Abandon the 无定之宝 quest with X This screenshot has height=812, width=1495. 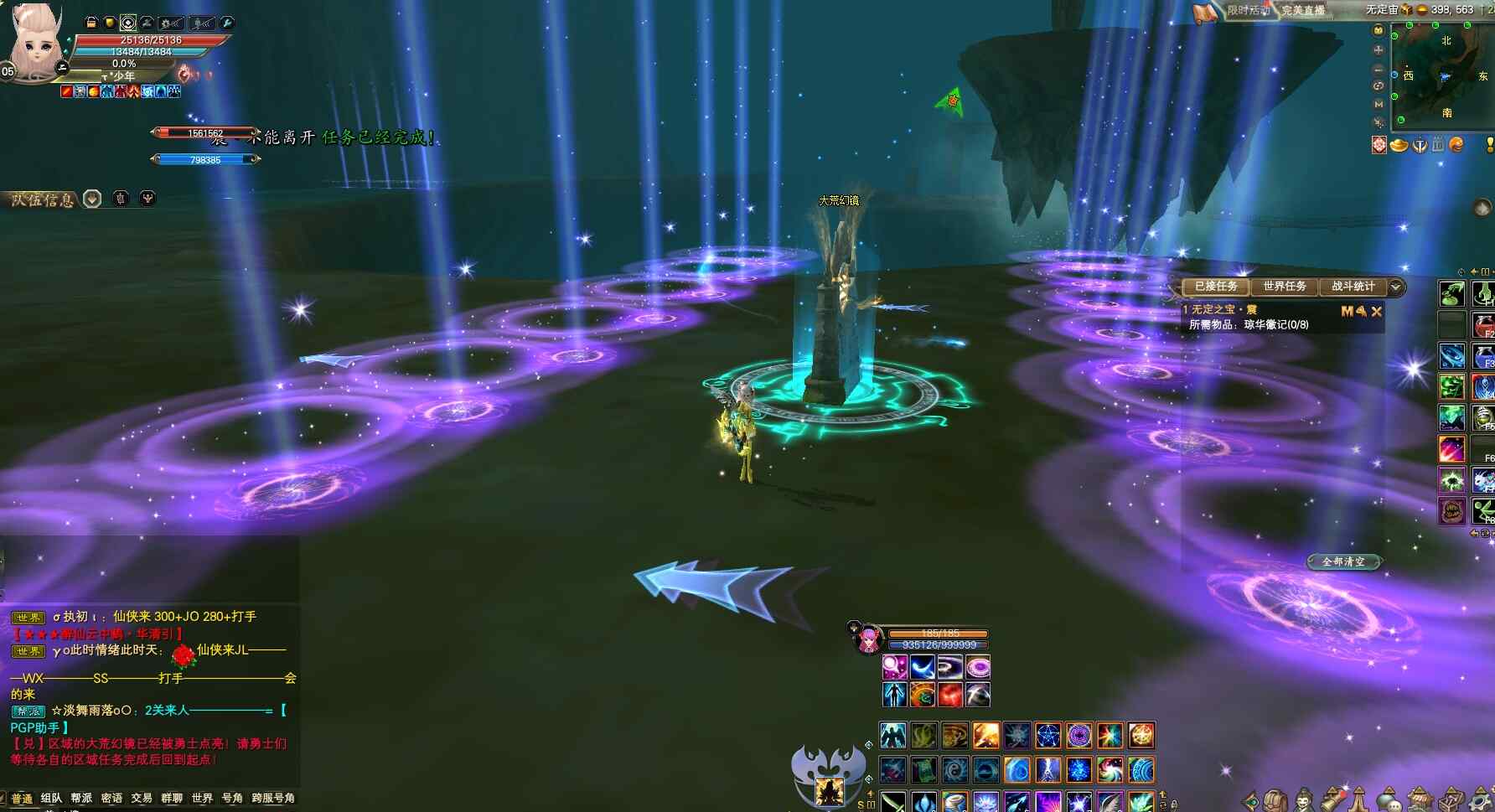(1376, 311)
